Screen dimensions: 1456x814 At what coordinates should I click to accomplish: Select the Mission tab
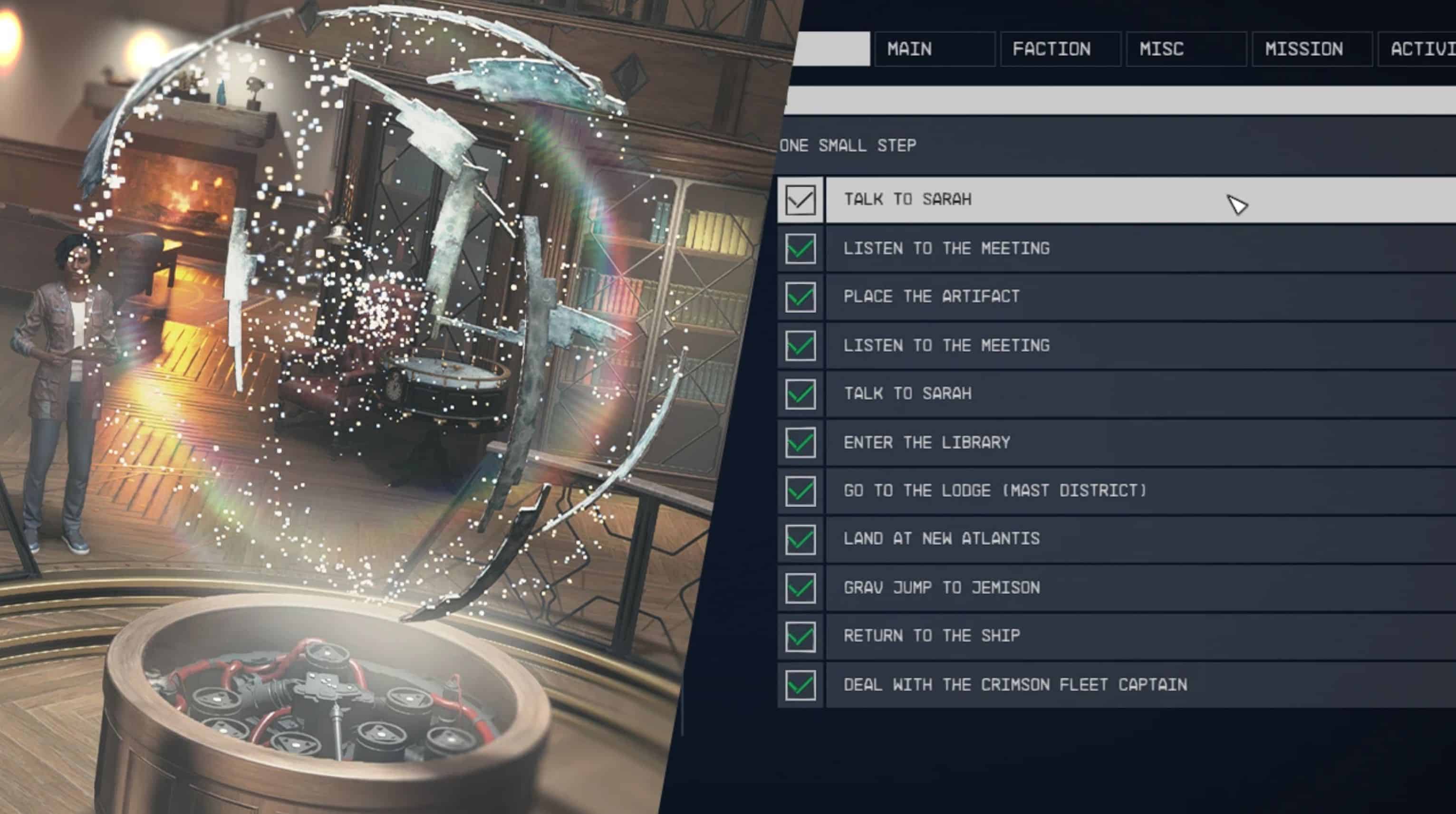pos(1311,49)
